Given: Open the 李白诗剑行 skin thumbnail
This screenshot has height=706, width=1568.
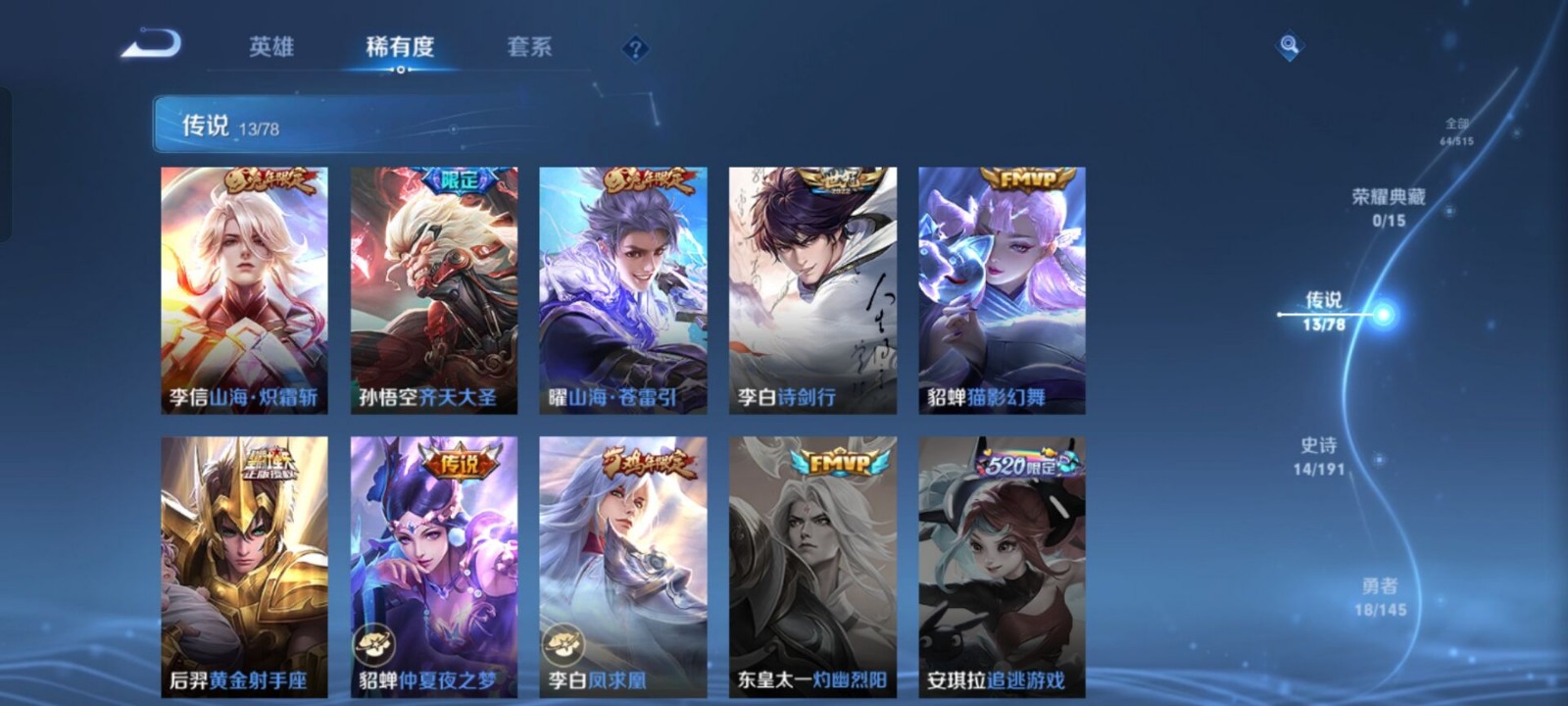Looking at the screenshot, I should click(811, 284).
